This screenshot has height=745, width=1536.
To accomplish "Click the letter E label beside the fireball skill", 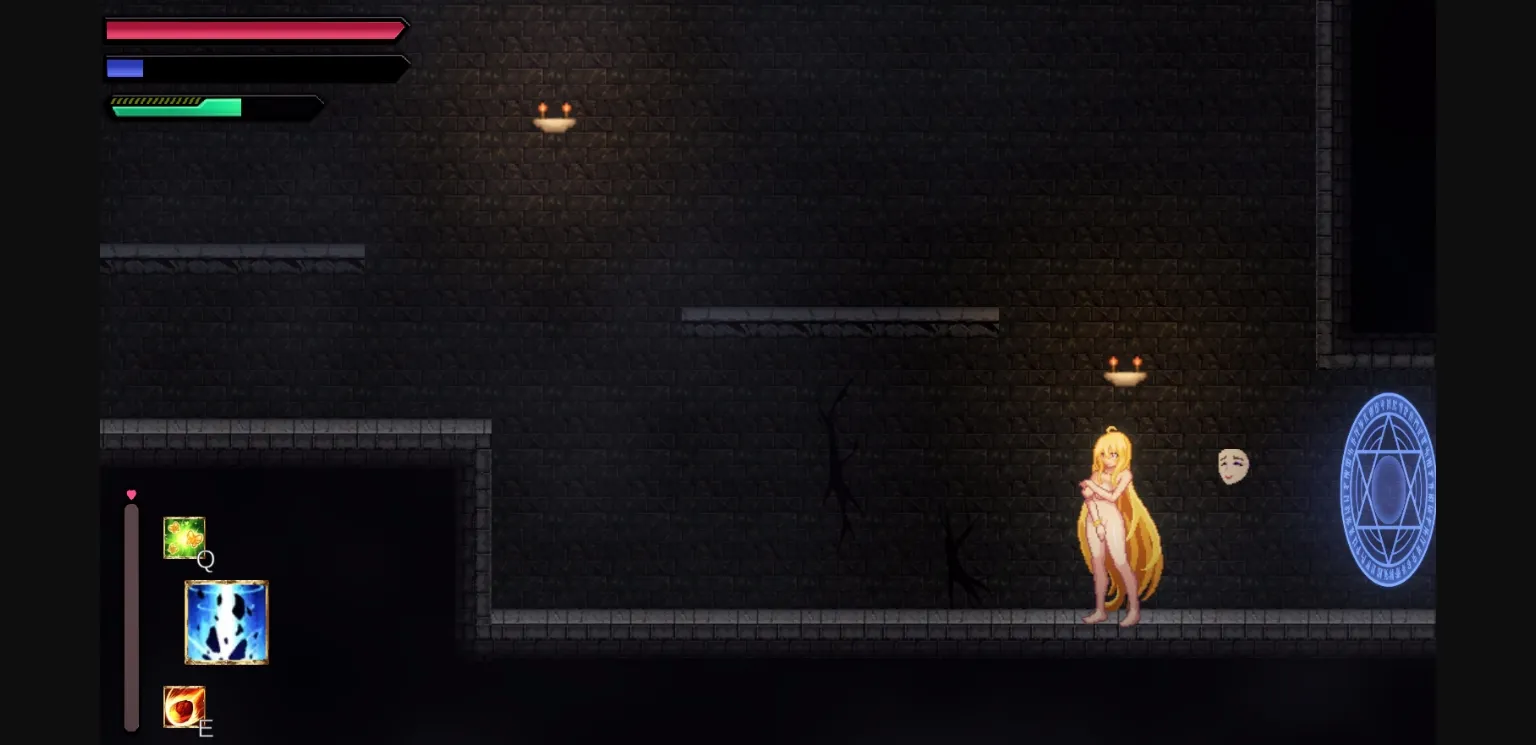I will tap(205, 729).
